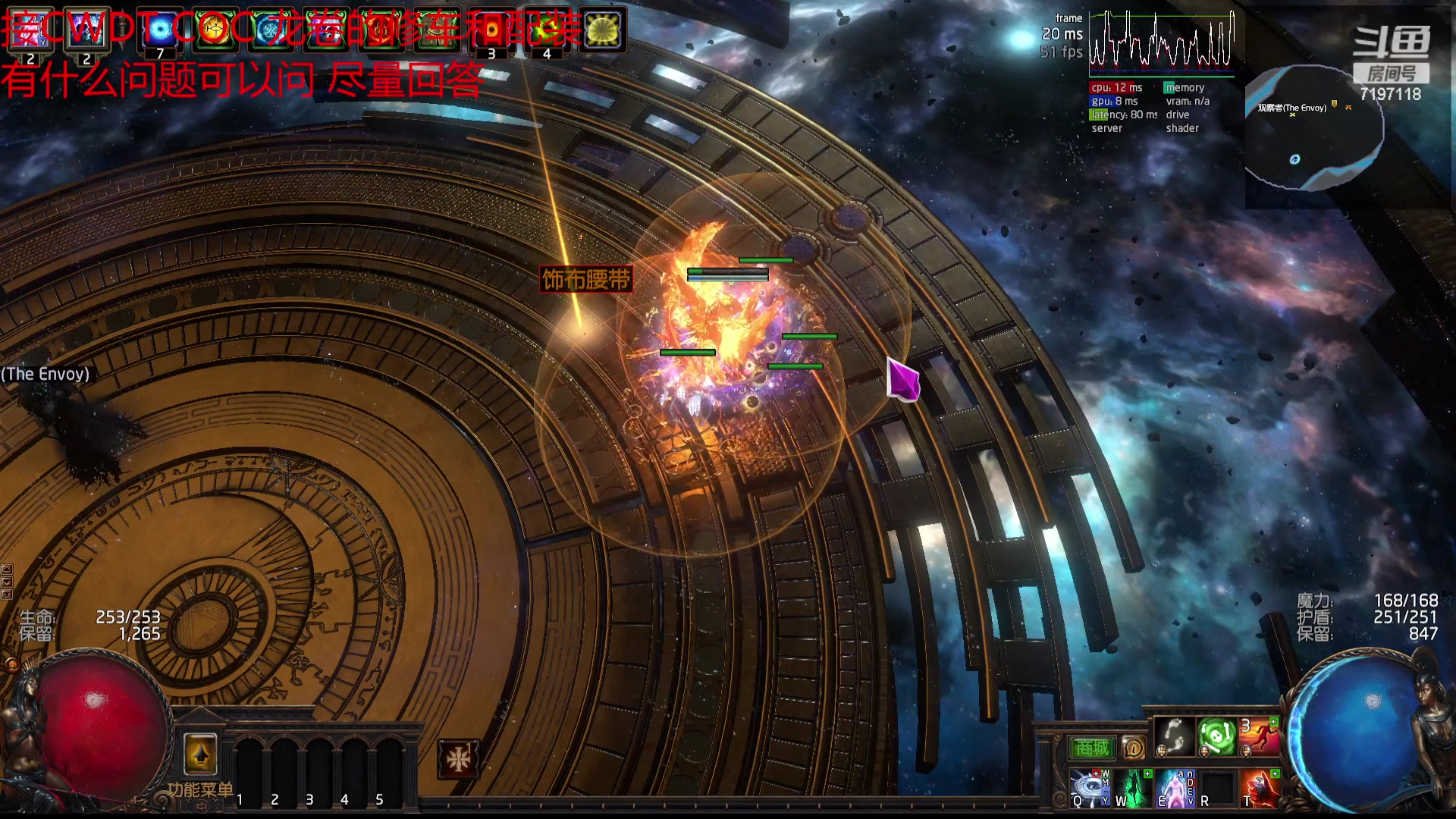Use the red hand skill on T

click(x=1260, y=789)
